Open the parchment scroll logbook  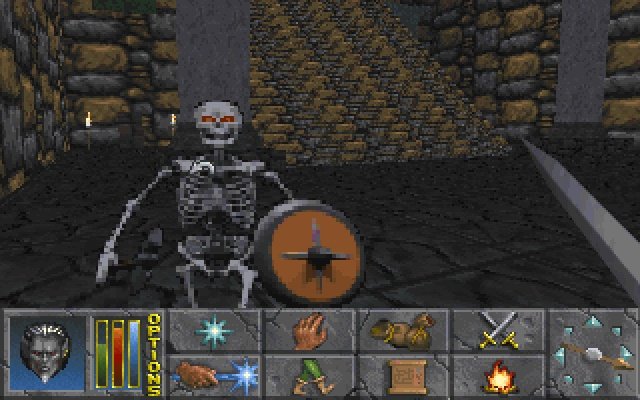point(402,377)
